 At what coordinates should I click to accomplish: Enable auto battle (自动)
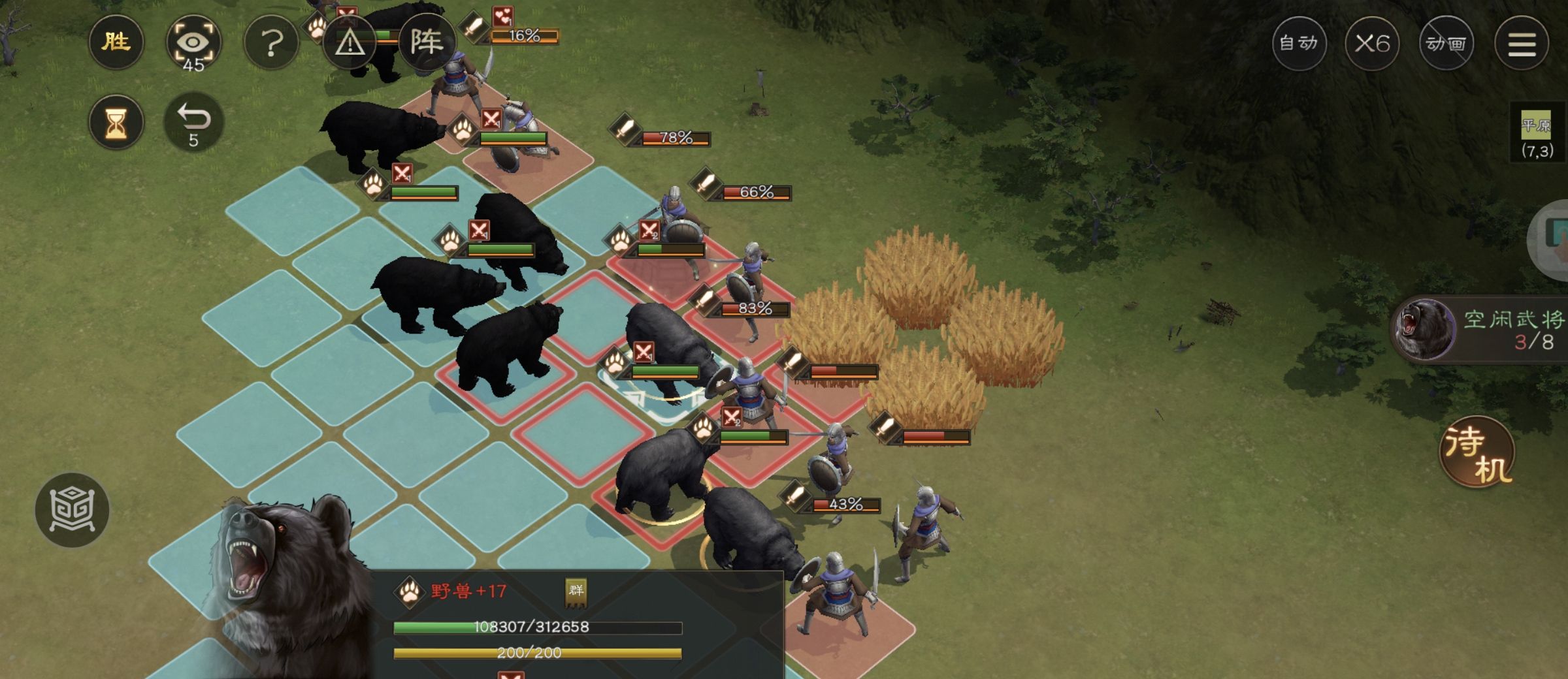pyautogui.click(x=1299, y=44)
